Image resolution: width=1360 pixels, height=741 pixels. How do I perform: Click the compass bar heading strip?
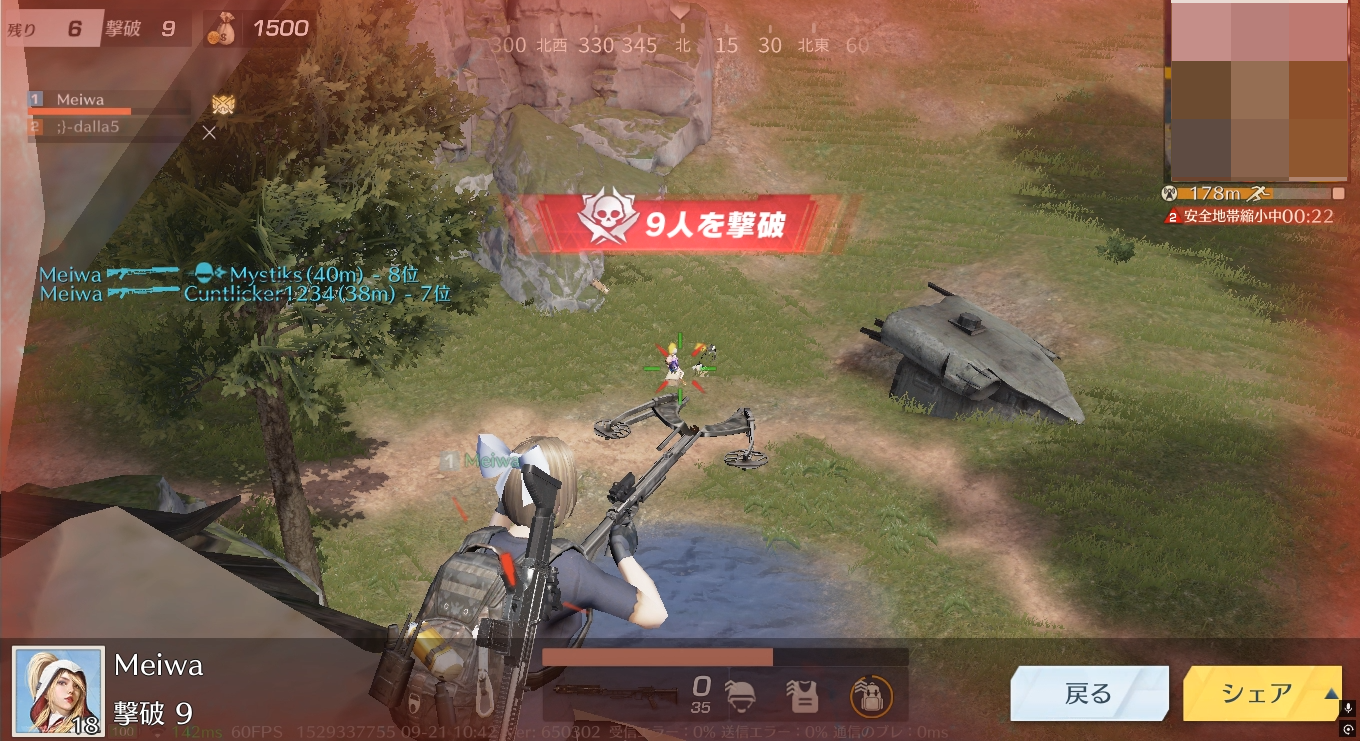point(680,45)
